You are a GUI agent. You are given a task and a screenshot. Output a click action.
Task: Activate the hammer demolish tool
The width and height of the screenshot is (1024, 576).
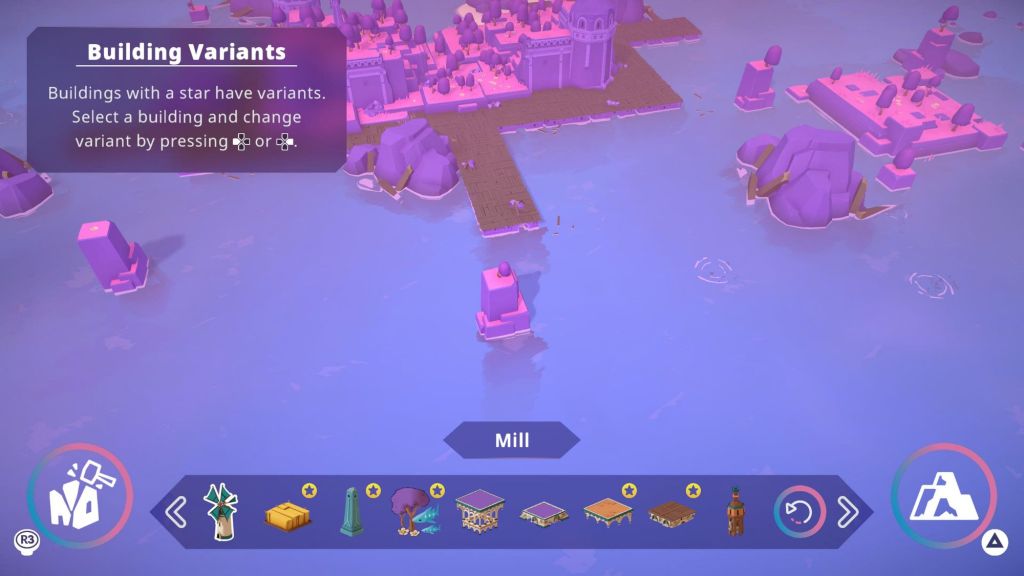80,496
